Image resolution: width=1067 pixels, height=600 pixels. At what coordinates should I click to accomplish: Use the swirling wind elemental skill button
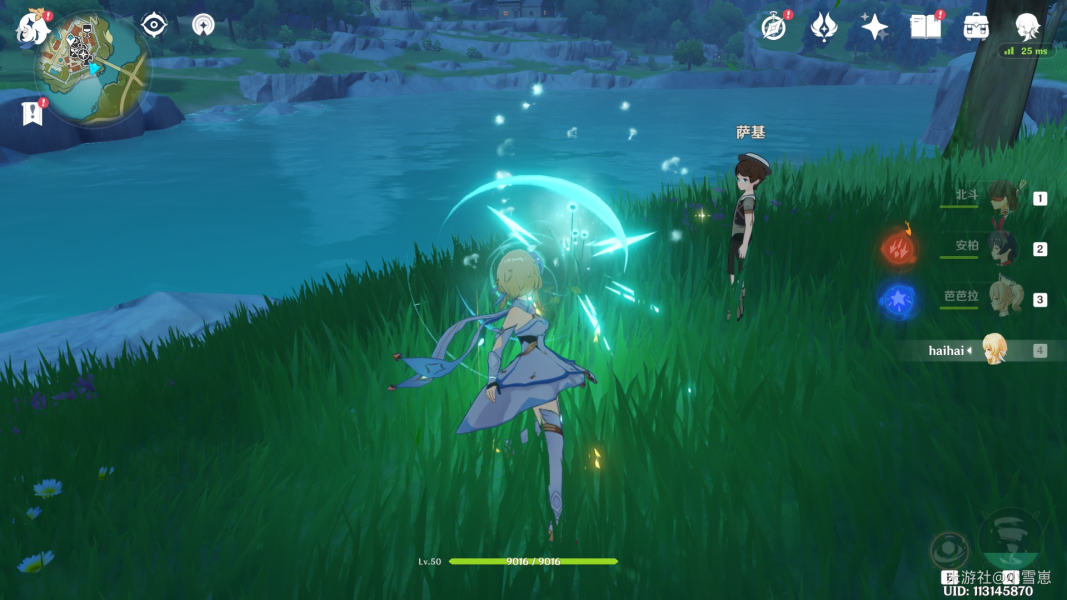click(x=1010, y=537)
